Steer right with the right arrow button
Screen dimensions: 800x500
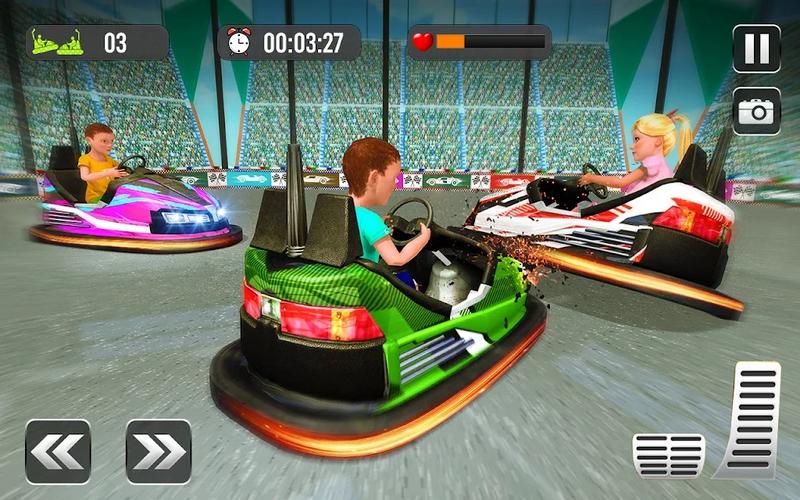158,451
